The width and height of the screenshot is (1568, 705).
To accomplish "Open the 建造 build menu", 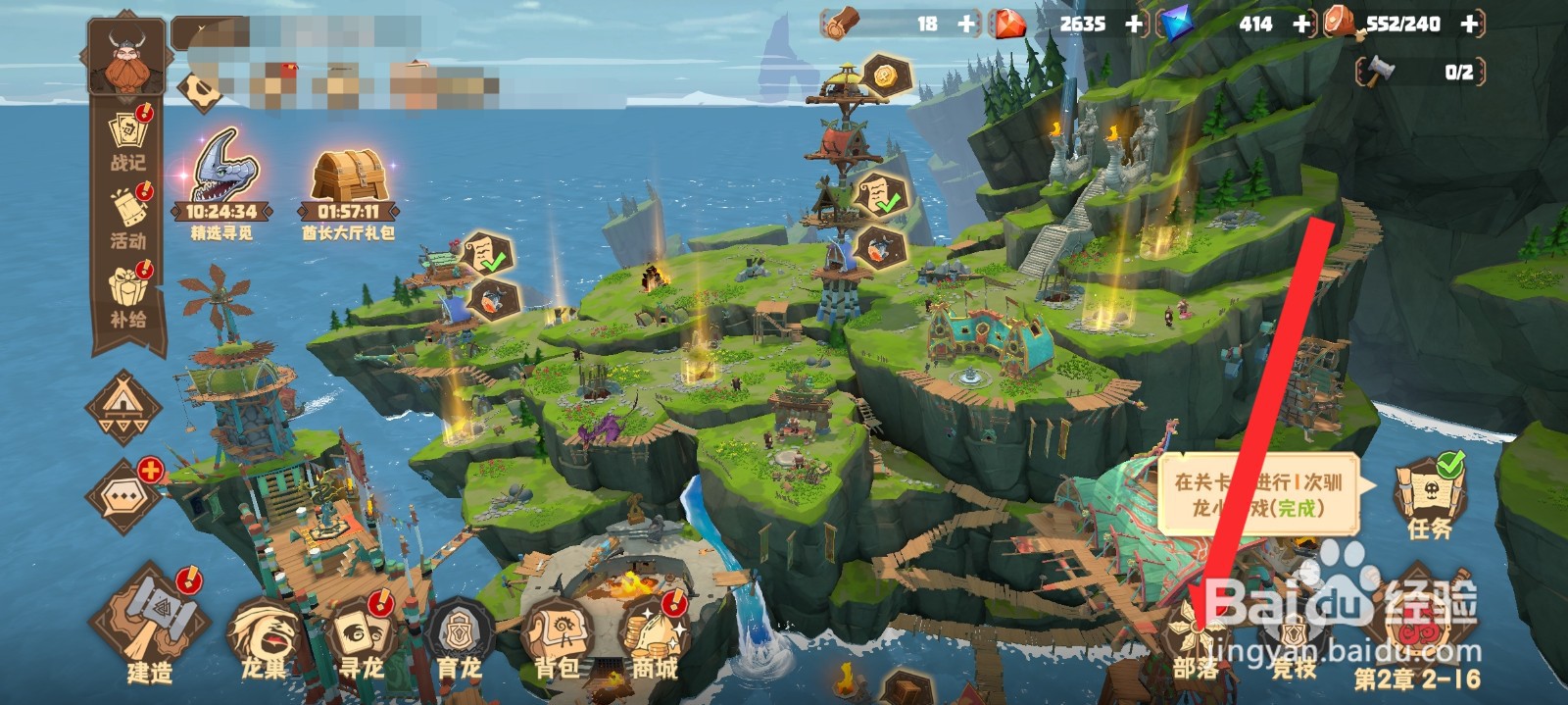I will (x=151, y=623).
